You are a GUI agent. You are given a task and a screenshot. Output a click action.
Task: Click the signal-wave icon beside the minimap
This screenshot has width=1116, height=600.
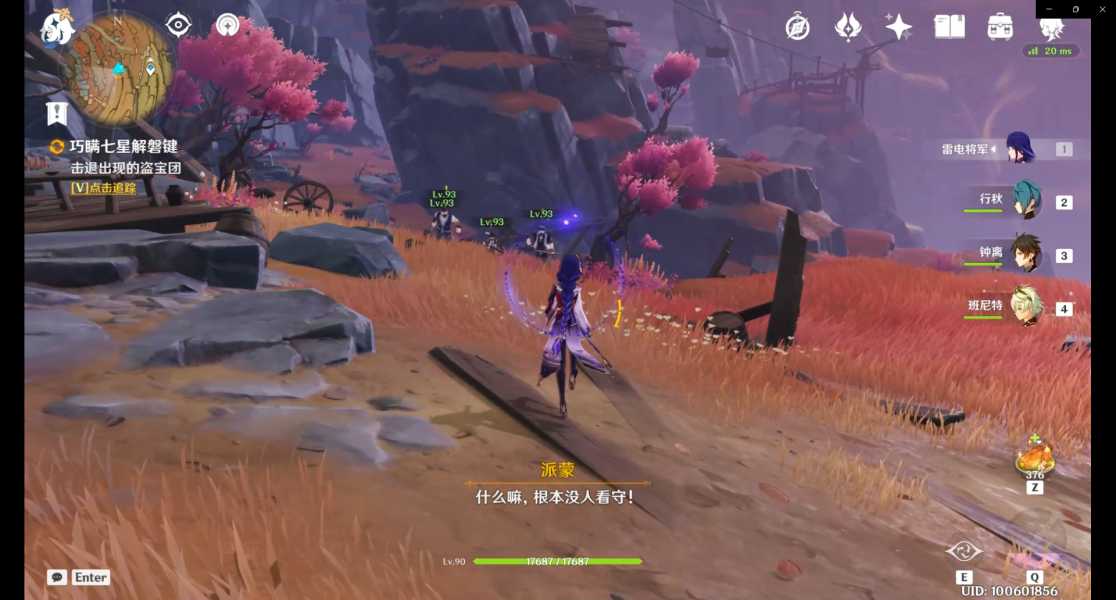230,25
